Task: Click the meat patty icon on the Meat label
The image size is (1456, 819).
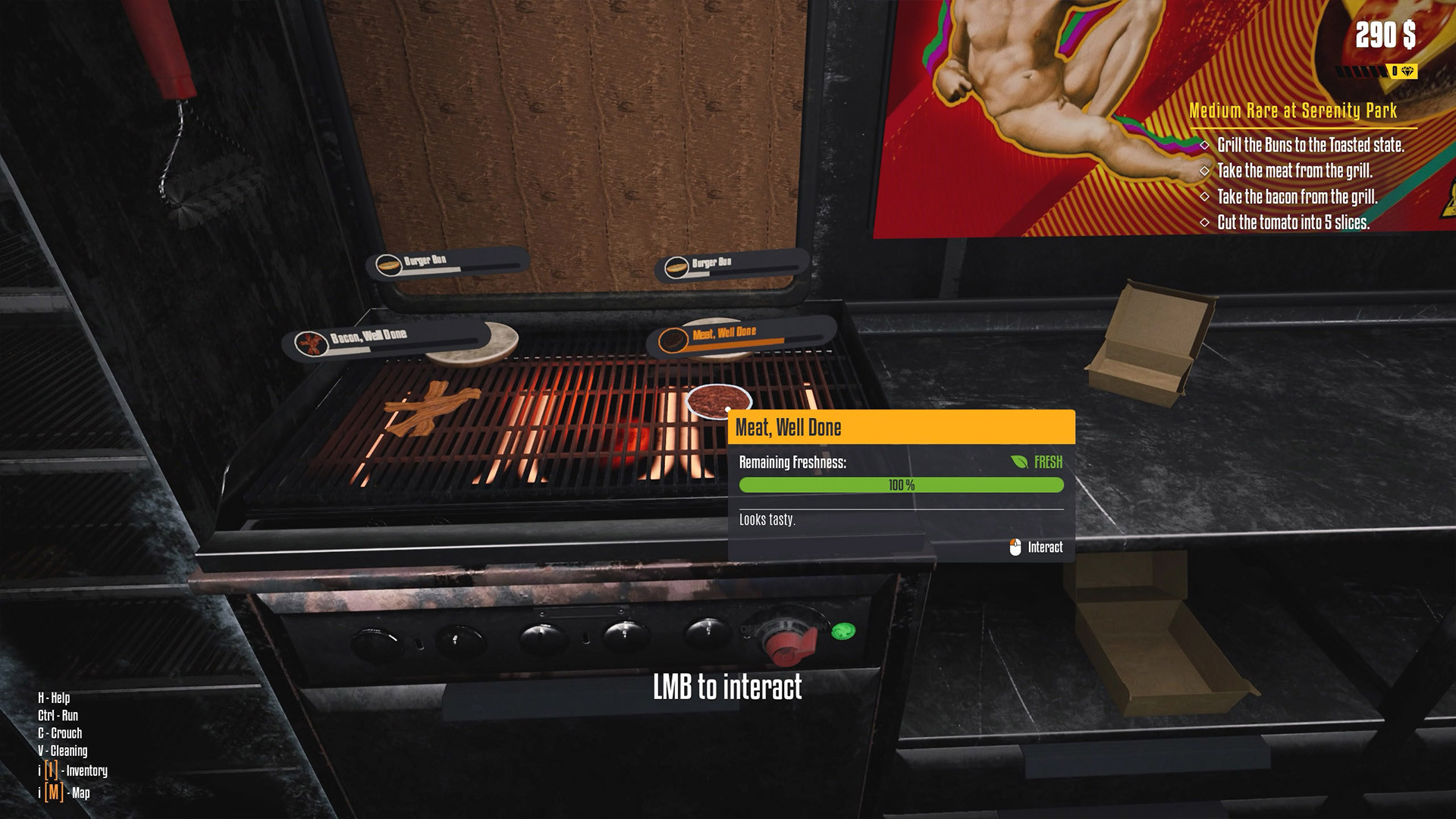Action: tap(673, 340)
